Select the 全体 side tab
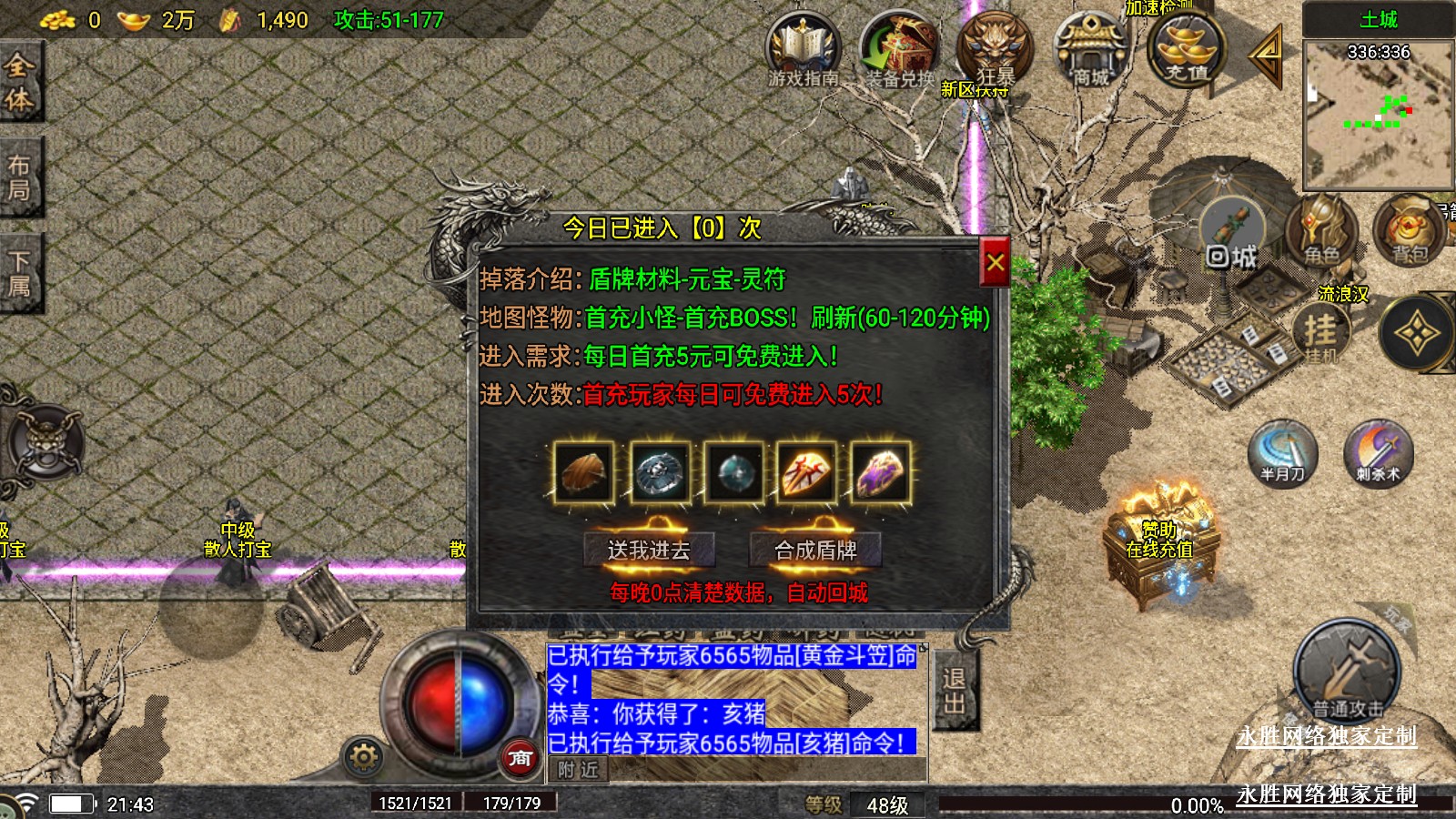Screen dimensions: 1456x819 click(x=20, y=82)
